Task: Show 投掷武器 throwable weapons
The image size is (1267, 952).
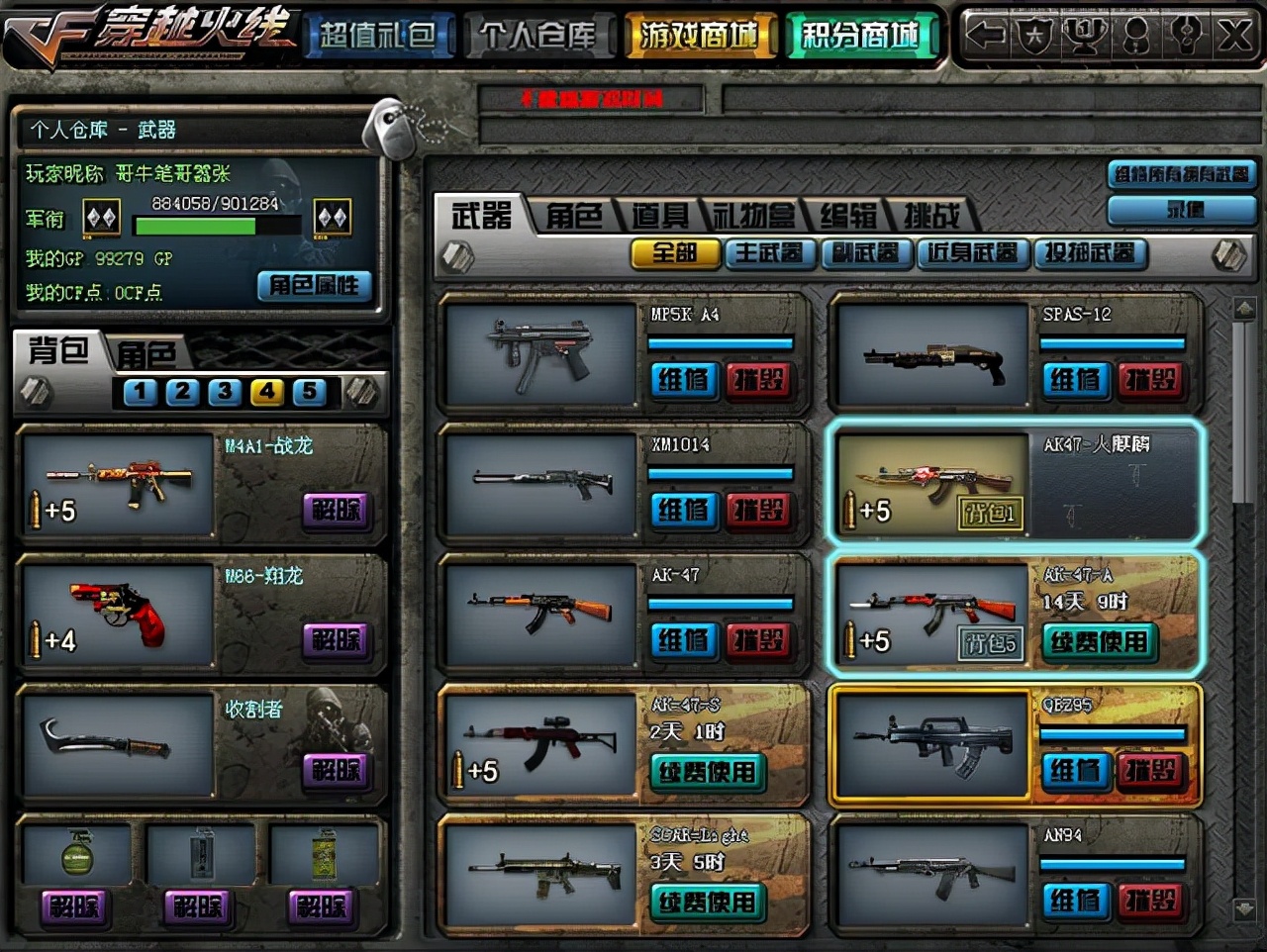Action: coord(1089,253)
